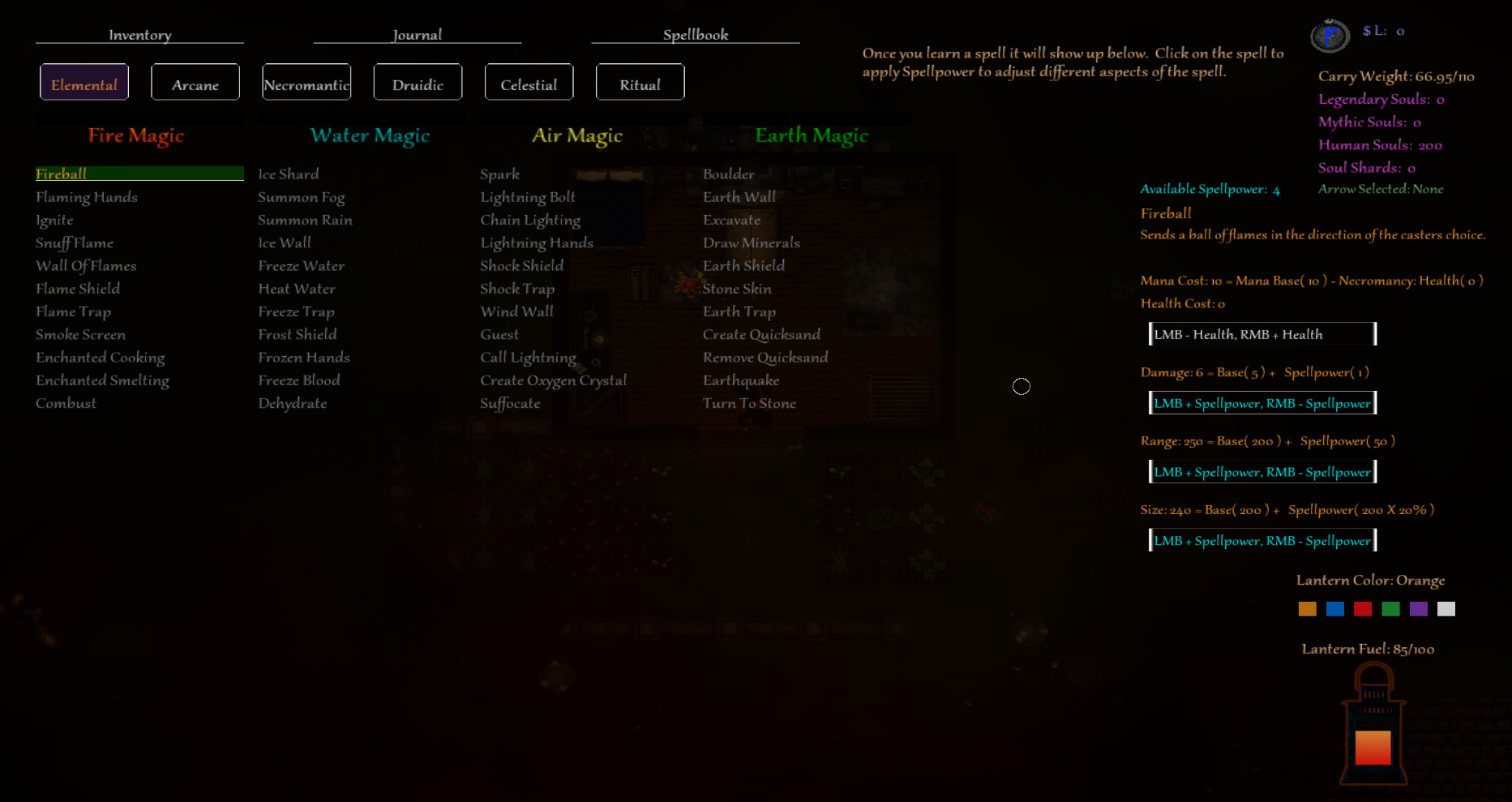1512x802 pixels.
Task: Switch to the Ritual spell school
Action: point(640,82)
